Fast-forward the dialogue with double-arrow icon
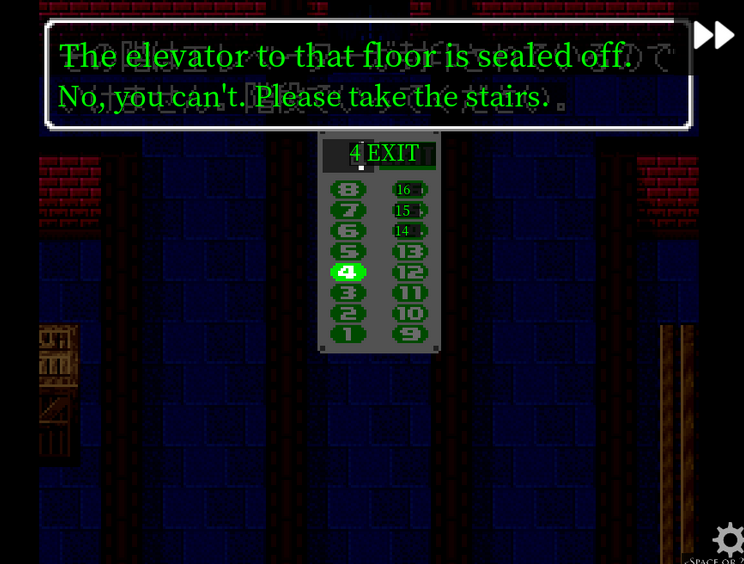 714,35
